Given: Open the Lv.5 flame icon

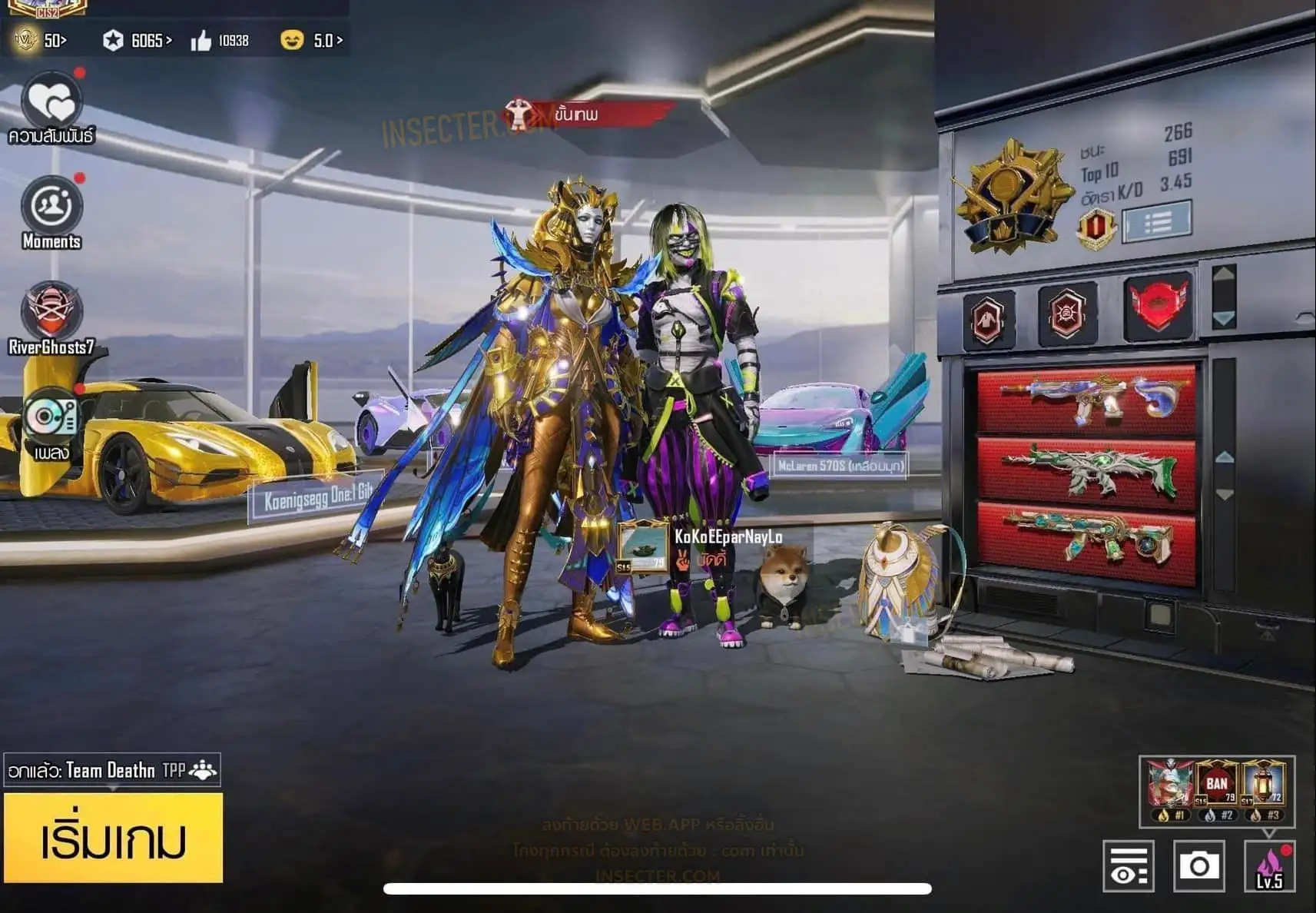Looking at the screenshot, I should [x=1269, y=866].
